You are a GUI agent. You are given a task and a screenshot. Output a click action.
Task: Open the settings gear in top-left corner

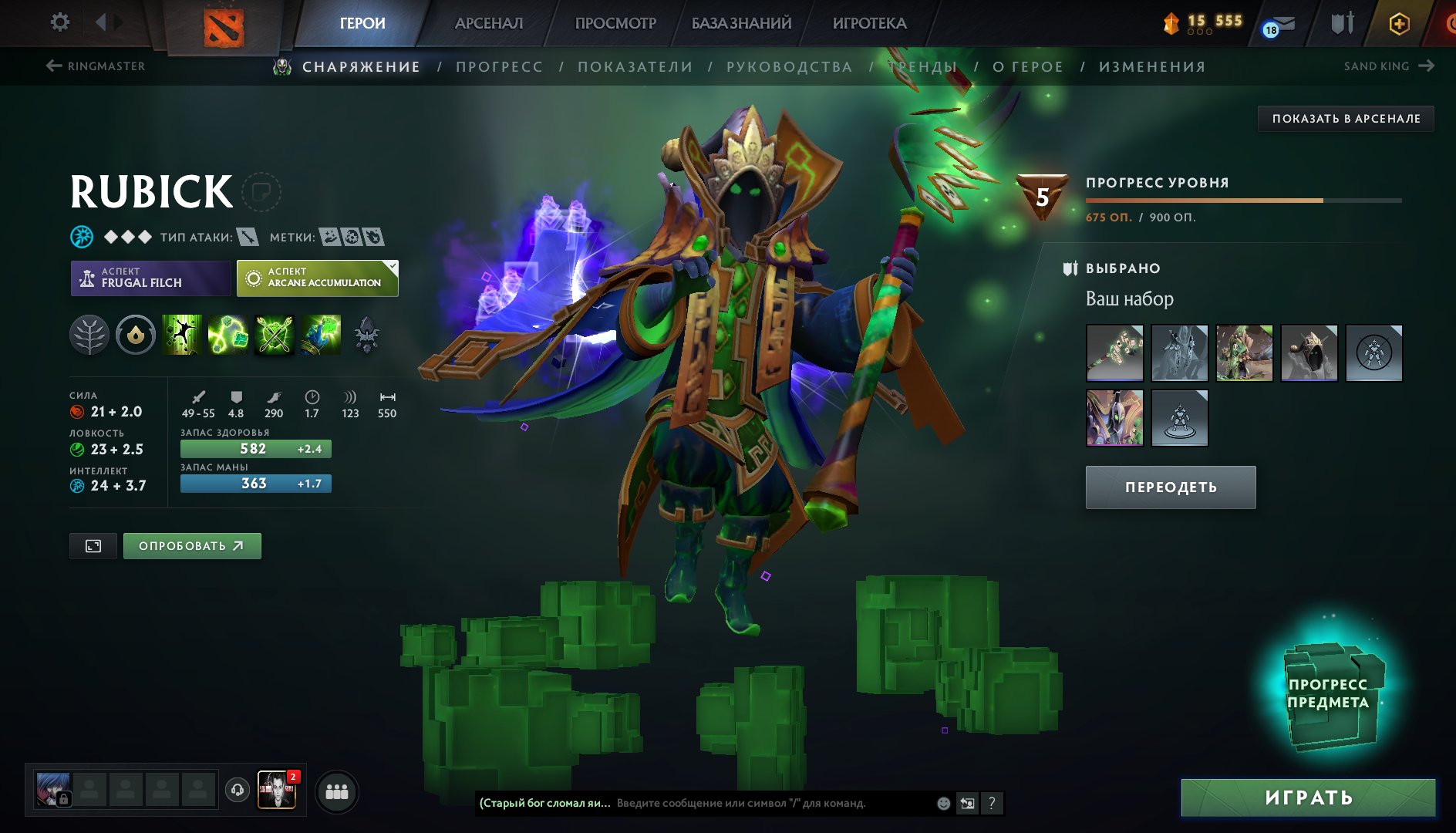tap(58, 22)
